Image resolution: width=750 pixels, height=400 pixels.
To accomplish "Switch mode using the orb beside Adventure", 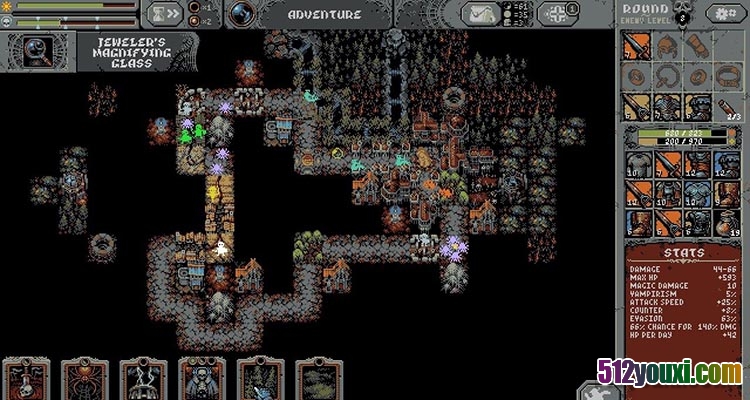I will tap(240, 14).
